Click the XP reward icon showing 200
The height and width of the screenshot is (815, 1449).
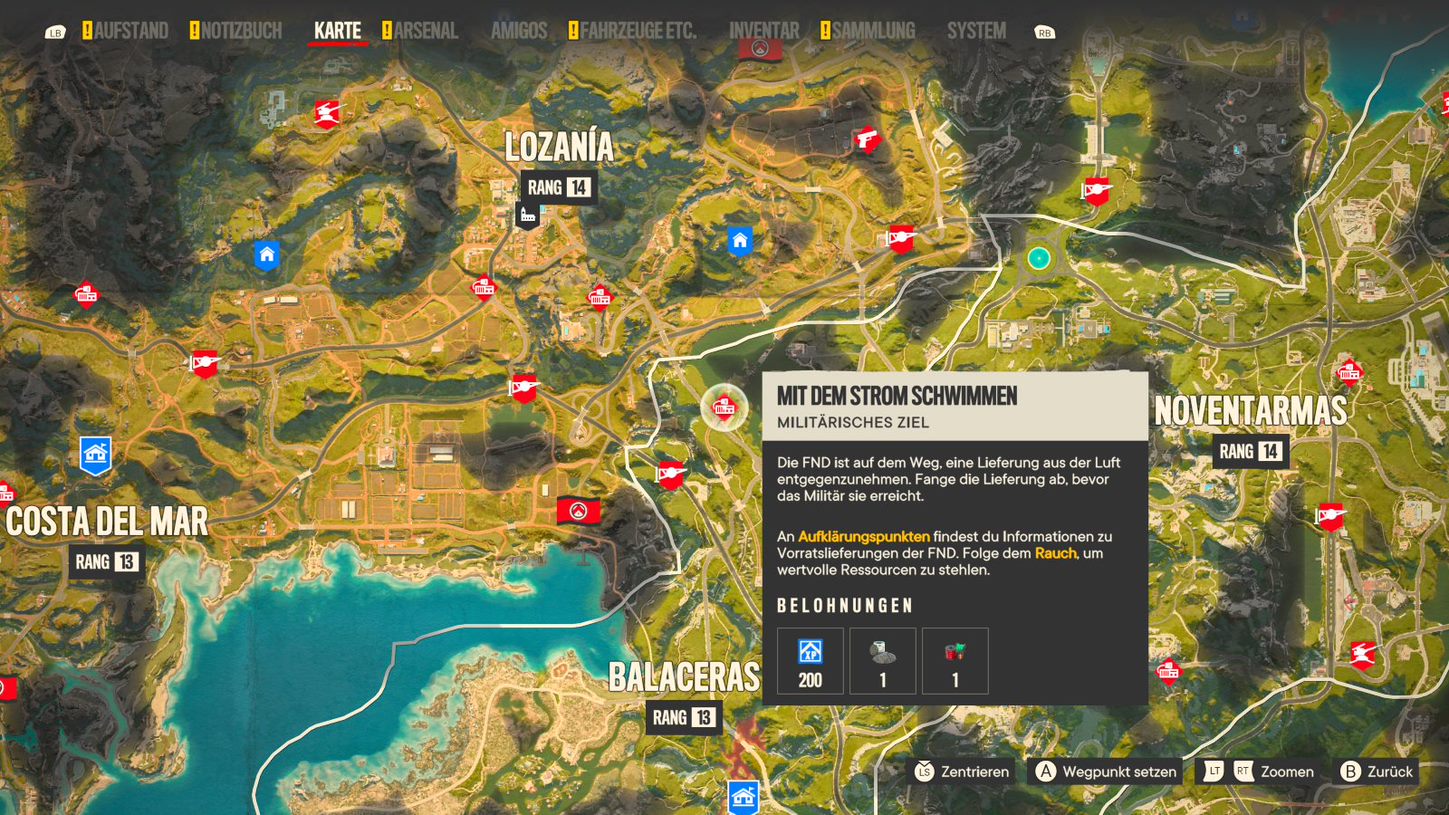pos(809,660)
